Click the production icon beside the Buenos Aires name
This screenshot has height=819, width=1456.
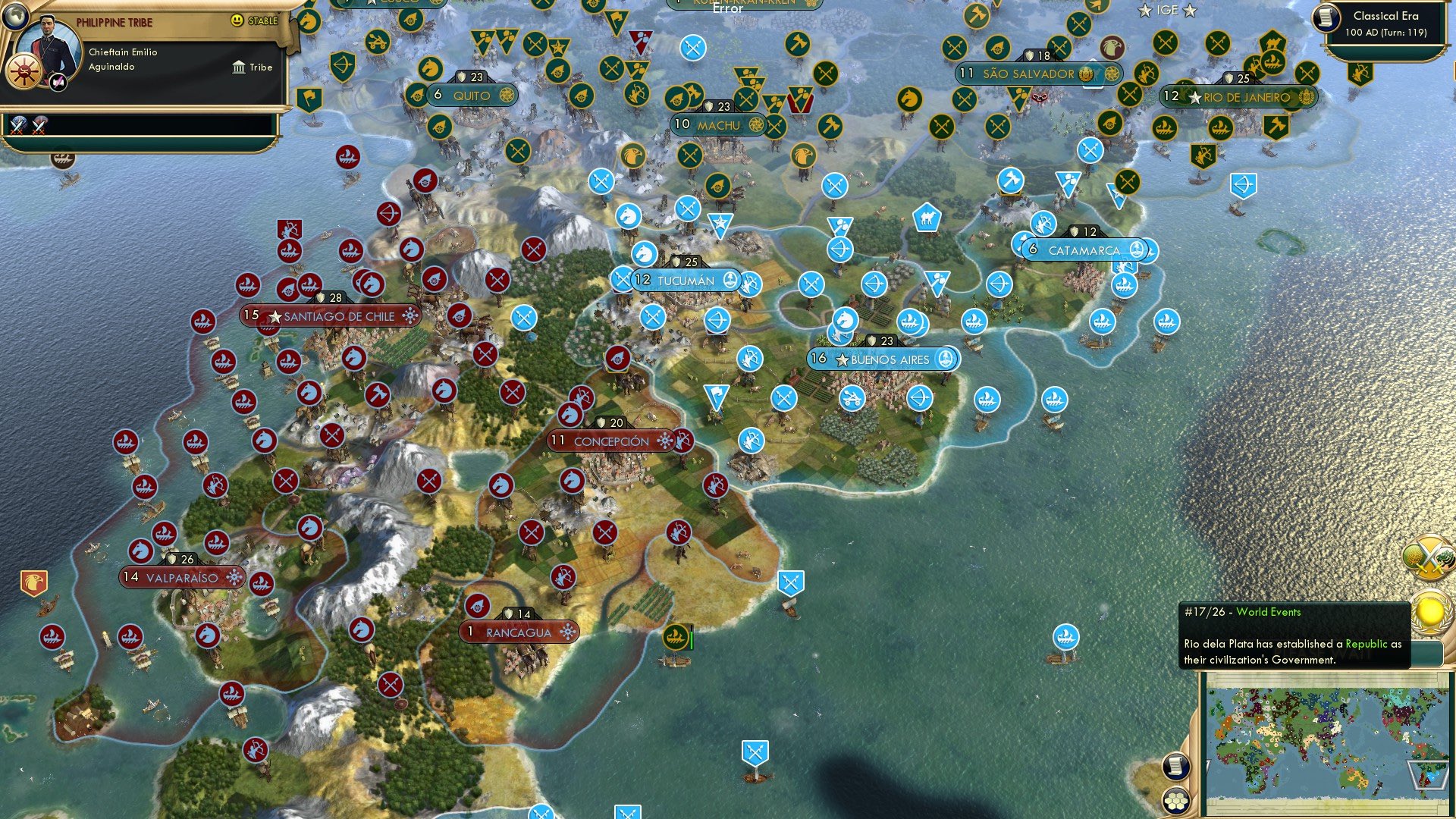[x=945, y=359]
